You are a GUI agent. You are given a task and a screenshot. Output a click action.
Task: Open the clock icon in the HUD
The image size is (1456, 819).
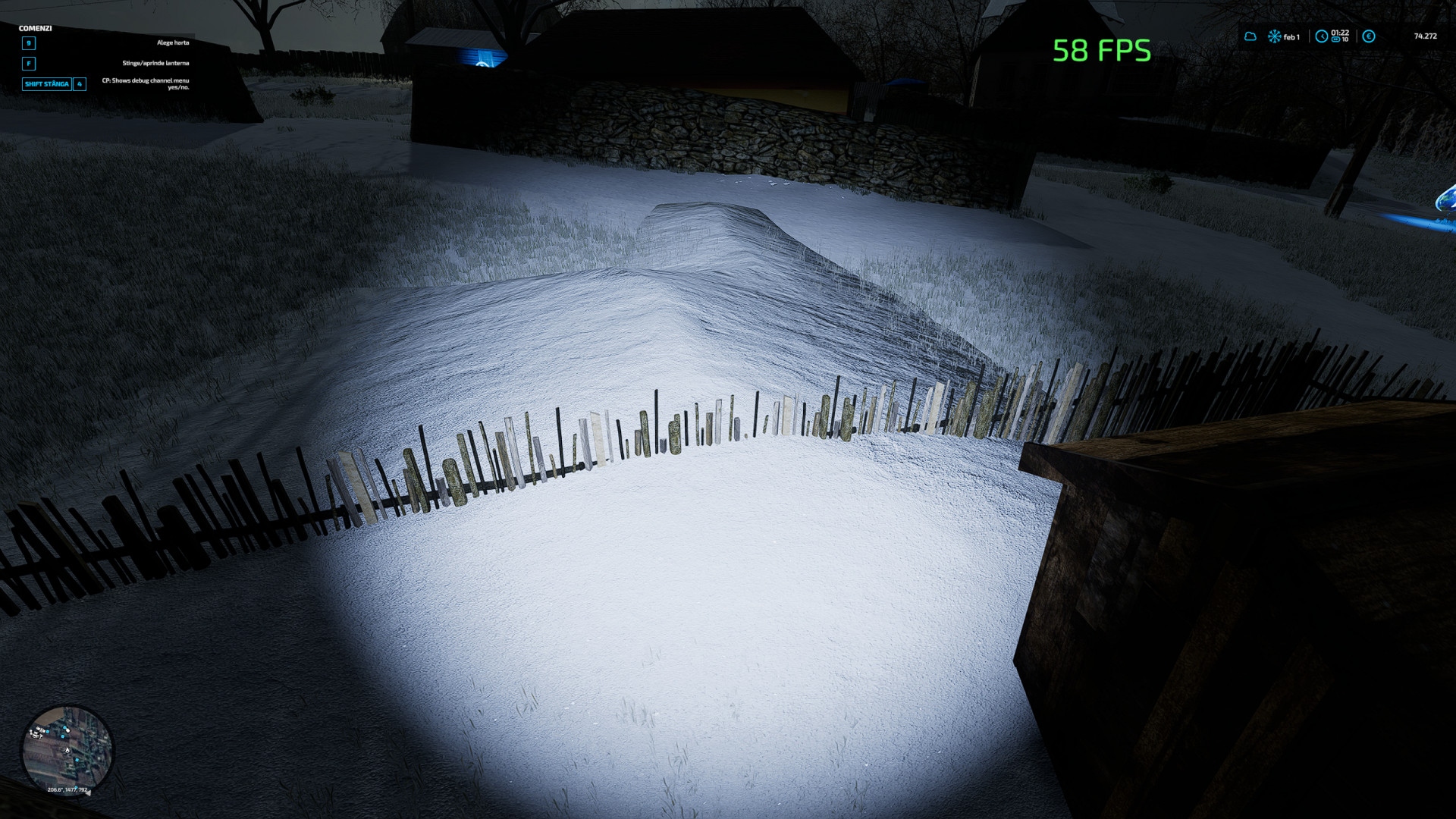(x=1322, y=36)
